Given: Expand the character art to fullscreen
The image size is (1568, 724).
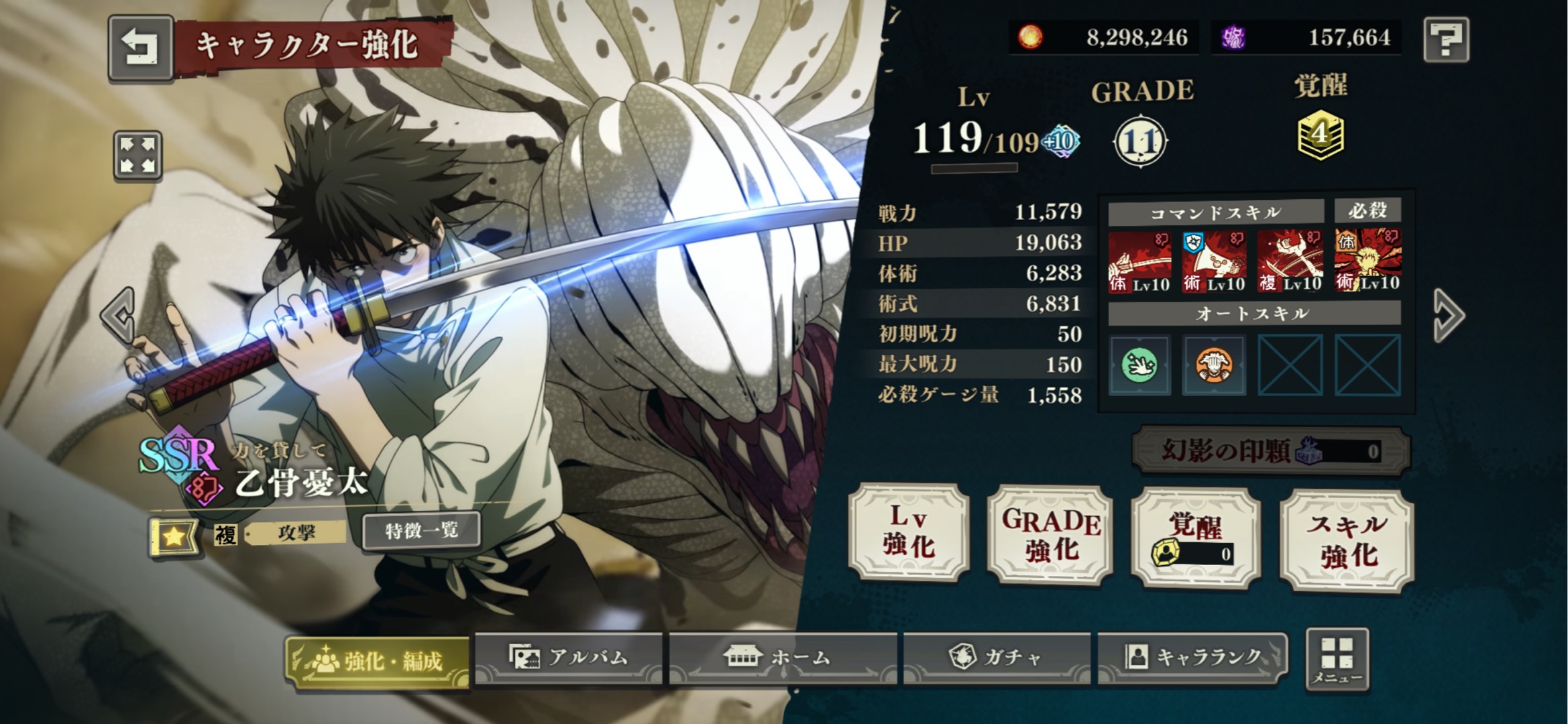Looking at the screenshot, I should coord(137,156).
